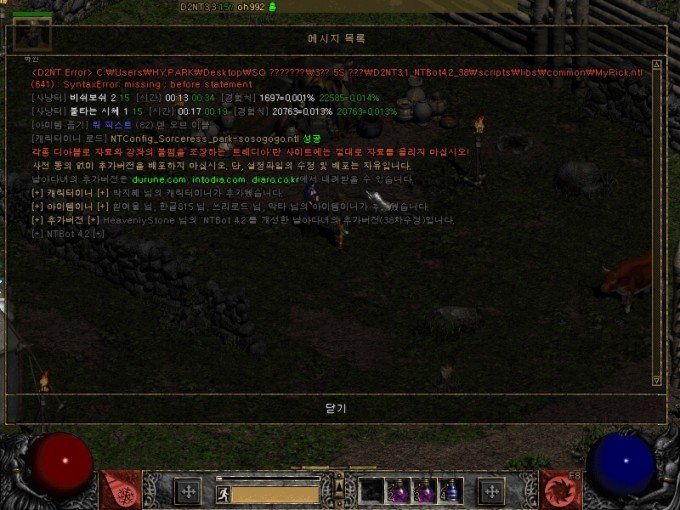Select the left-click skill icon
680x510 pixels.
[x=120, y=489]
